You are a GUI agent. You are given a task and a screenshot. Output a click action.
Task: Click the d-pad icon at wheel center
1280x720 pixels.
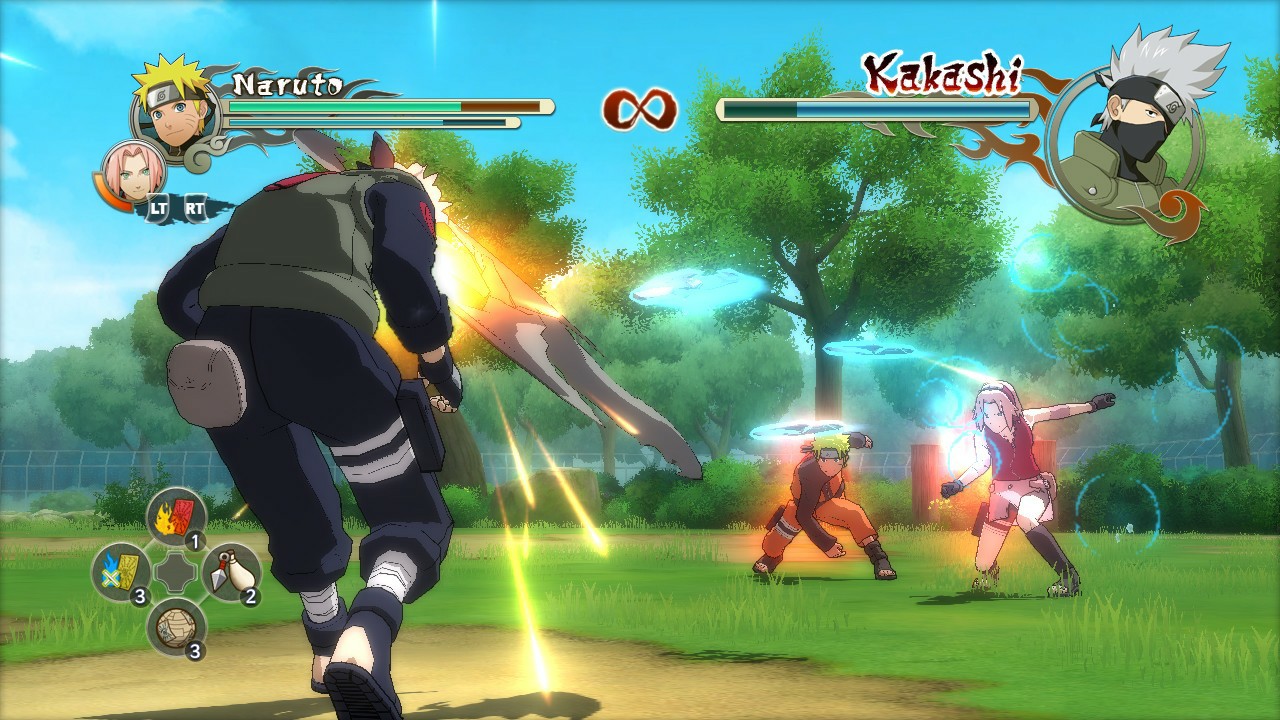click(175, 570)
